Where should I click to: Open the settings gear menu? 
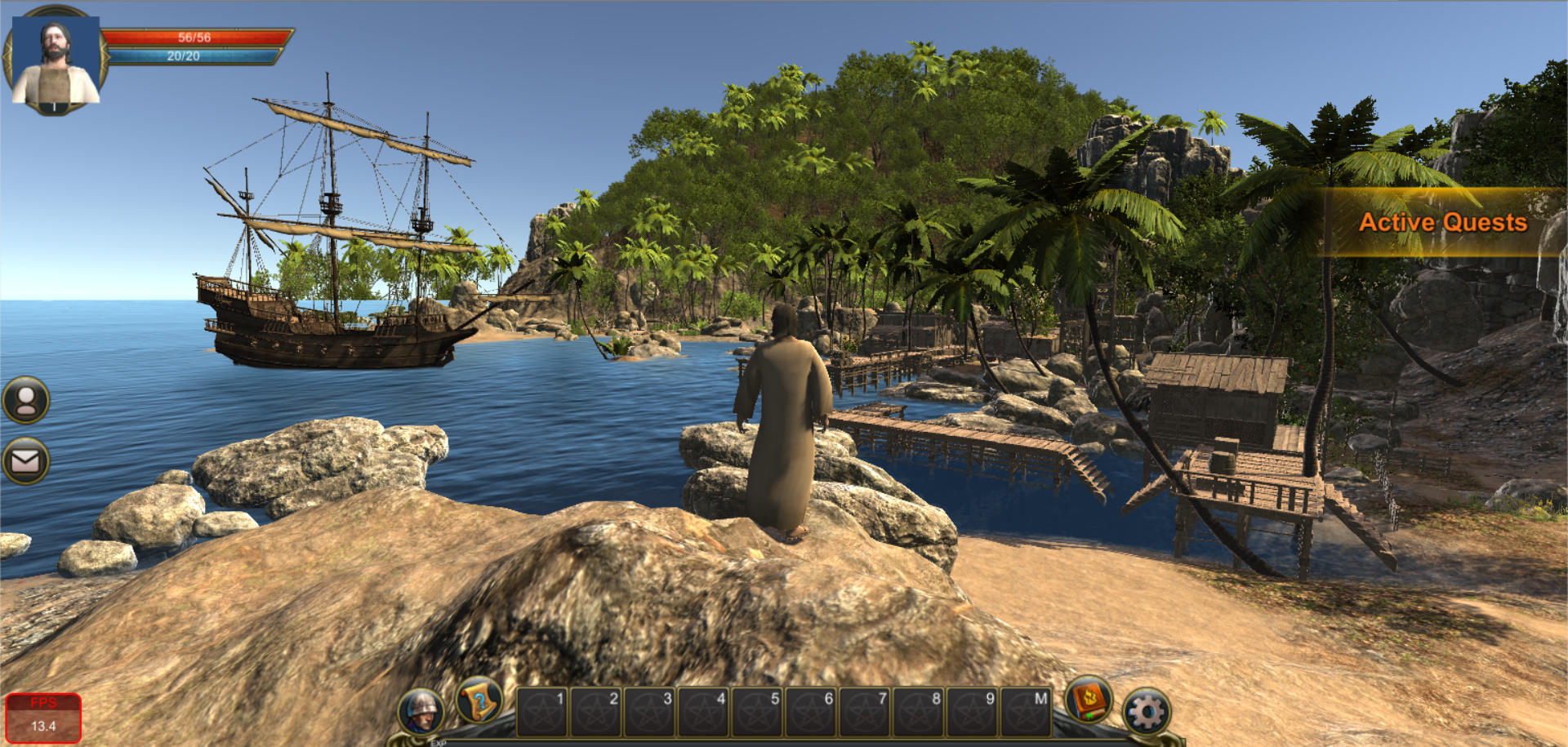(1147, 713)
